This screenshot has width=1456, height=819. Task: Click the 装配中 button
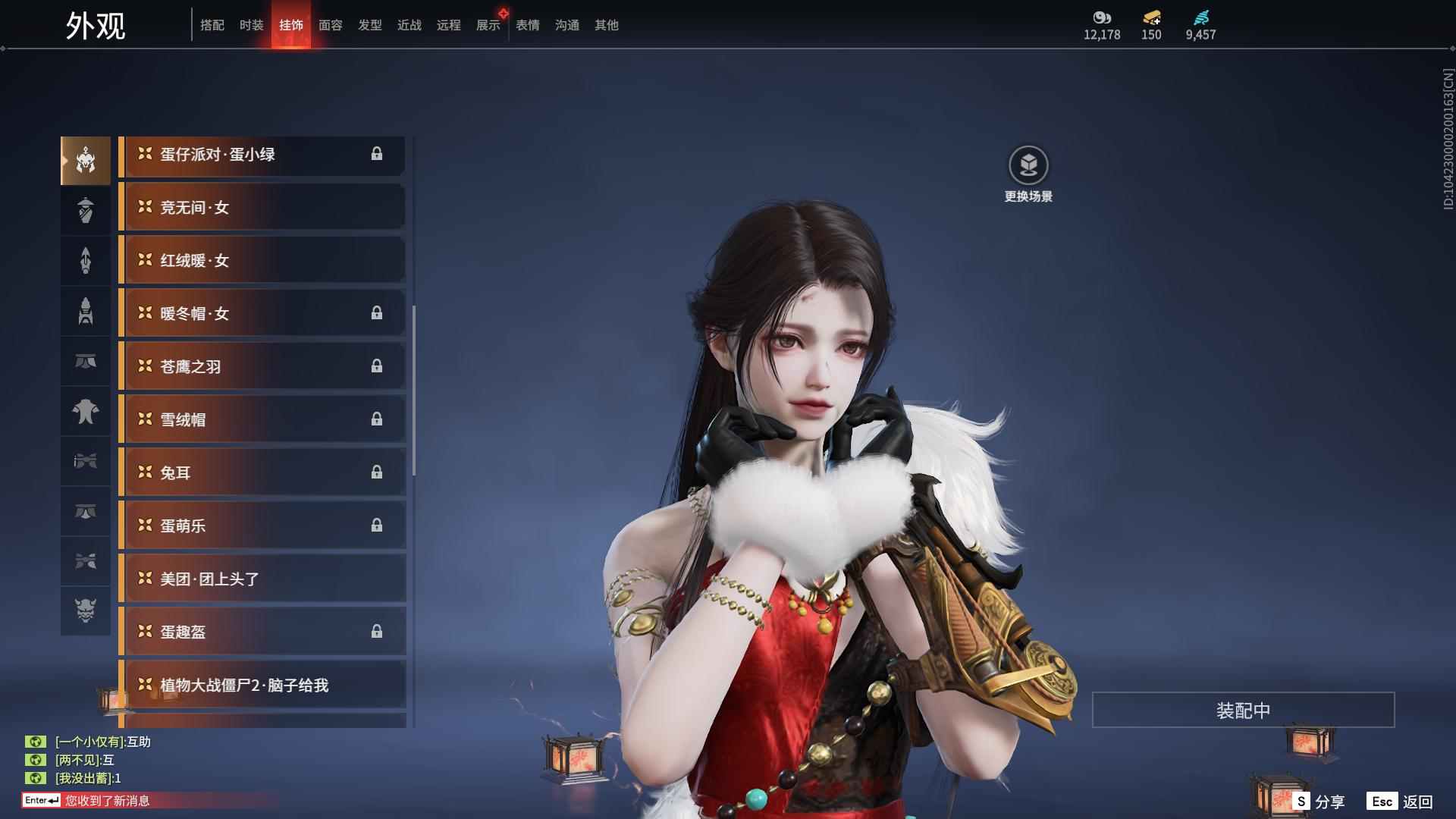1243,710
